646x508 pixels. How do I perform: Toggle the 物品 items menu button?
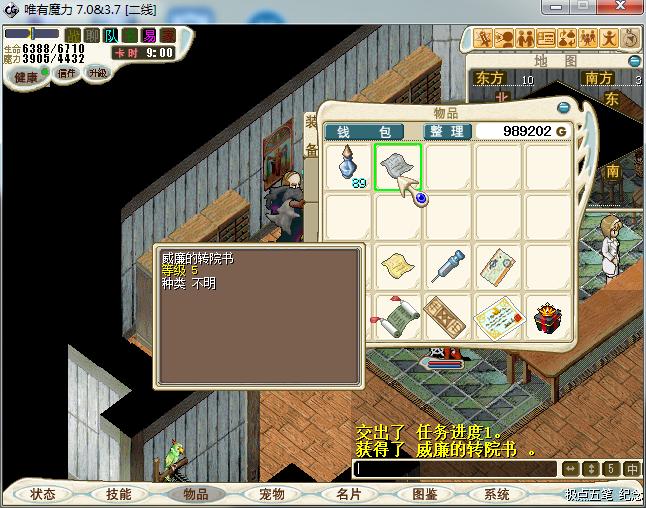coord(195,494)
